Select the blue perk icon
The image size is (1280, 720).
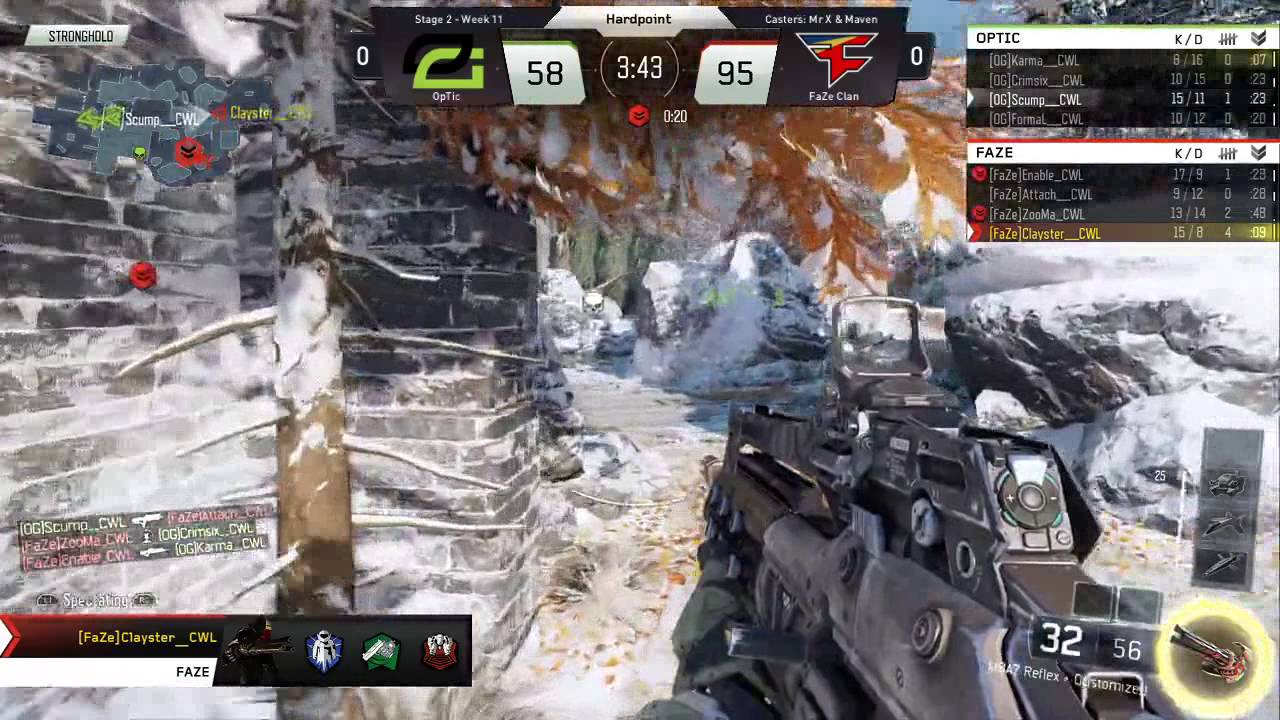pyautogui.click(x=324, y=652)
